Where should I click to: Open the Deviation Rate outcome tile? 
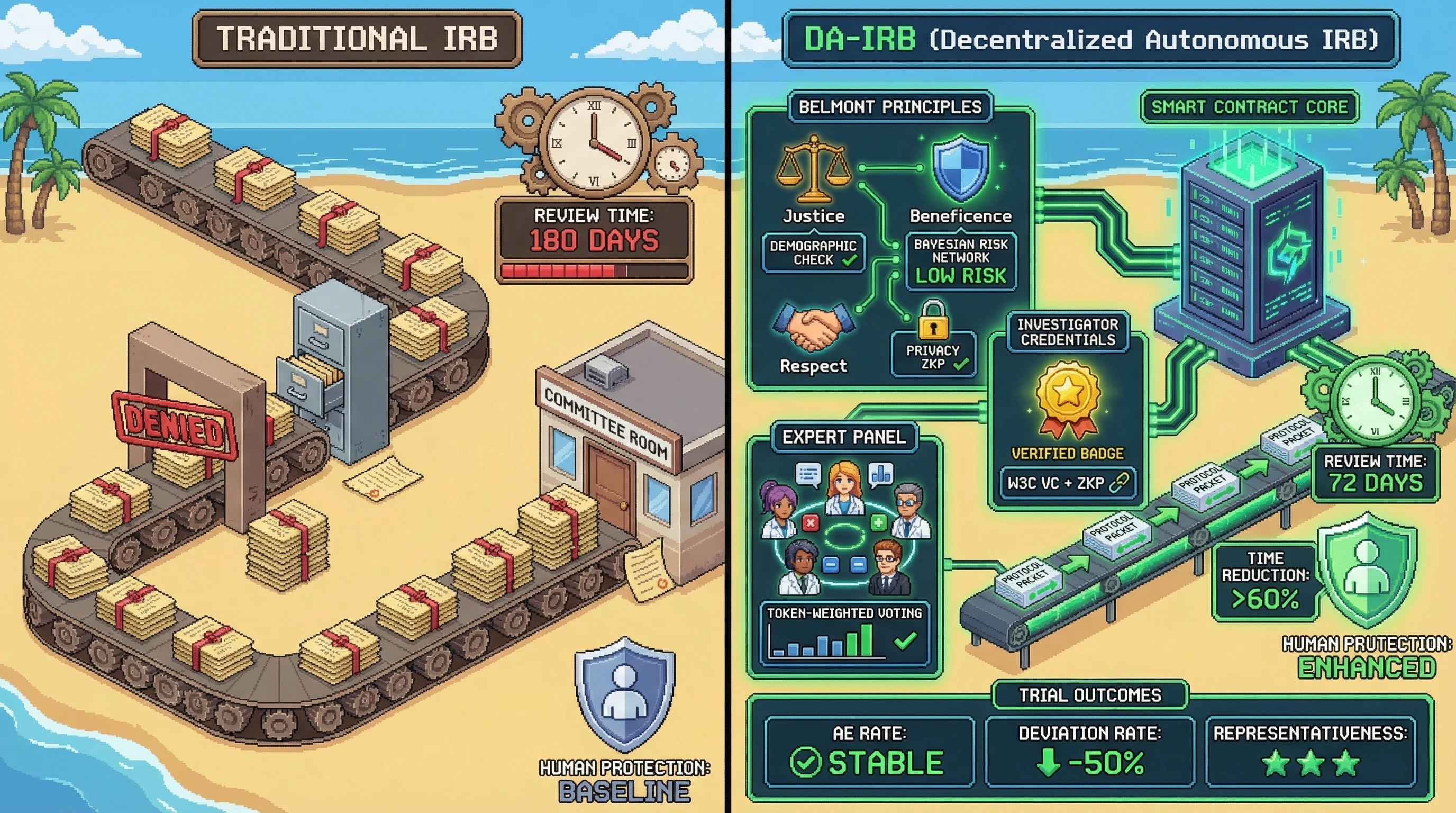(1089, 752)
